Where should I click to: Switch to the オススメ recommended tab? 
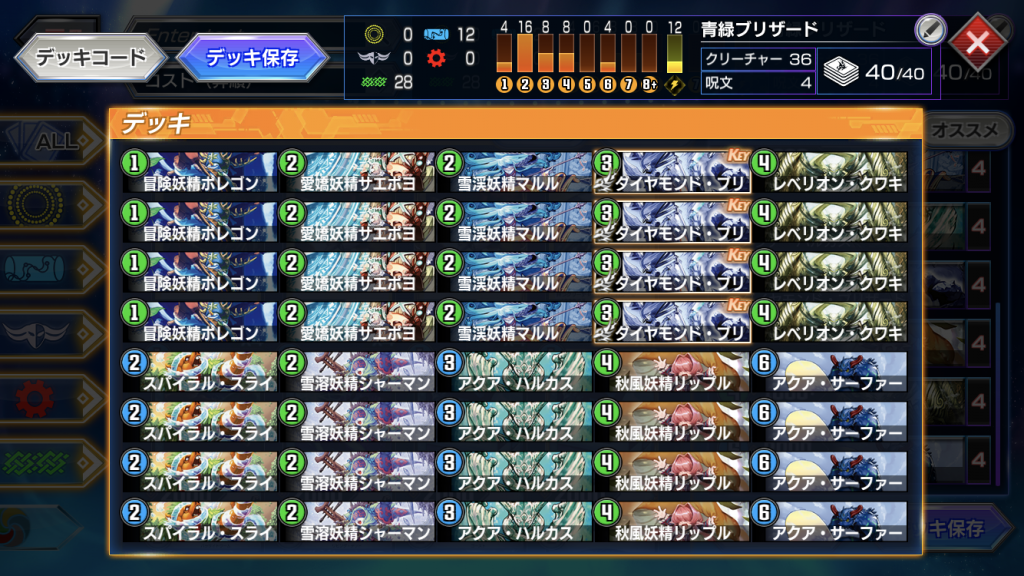pyautogui.click(x=965, y=131)
